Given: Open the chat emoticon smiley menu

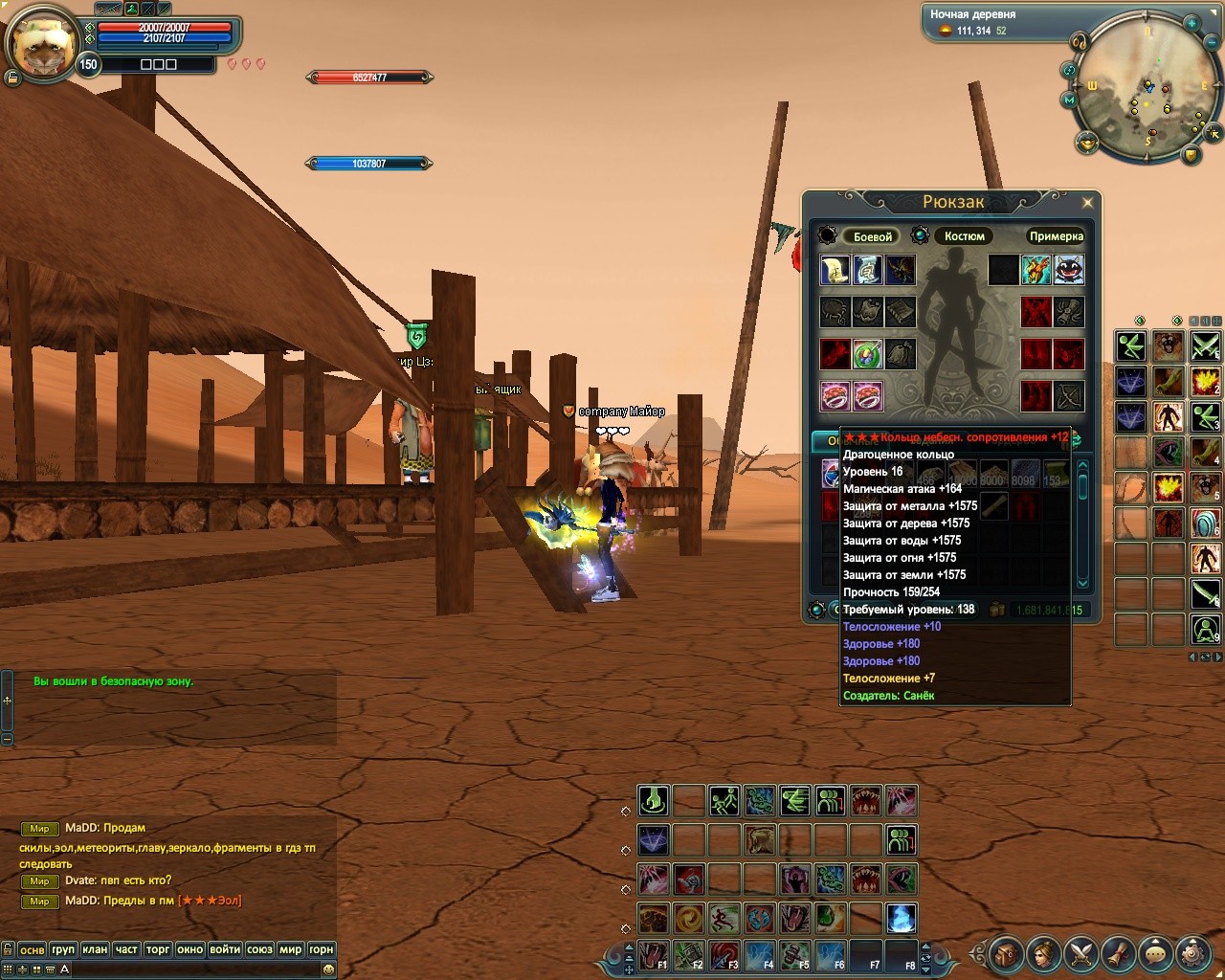Looking at the screenshot, I should point(328,969).
